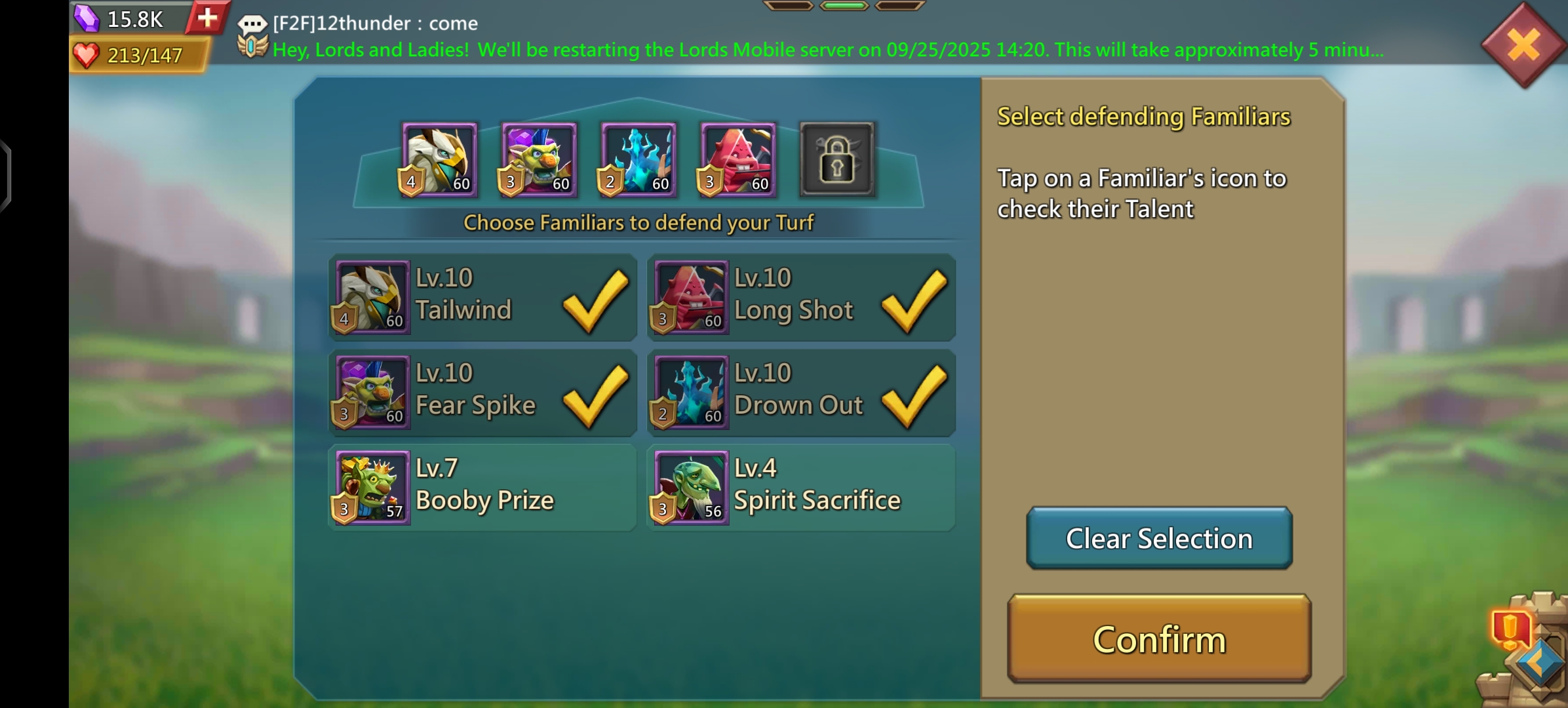The width and height of the screenshot is (1568, 708).
Task: Deselect the Long Shot familiar row
Action: [801, 298]
